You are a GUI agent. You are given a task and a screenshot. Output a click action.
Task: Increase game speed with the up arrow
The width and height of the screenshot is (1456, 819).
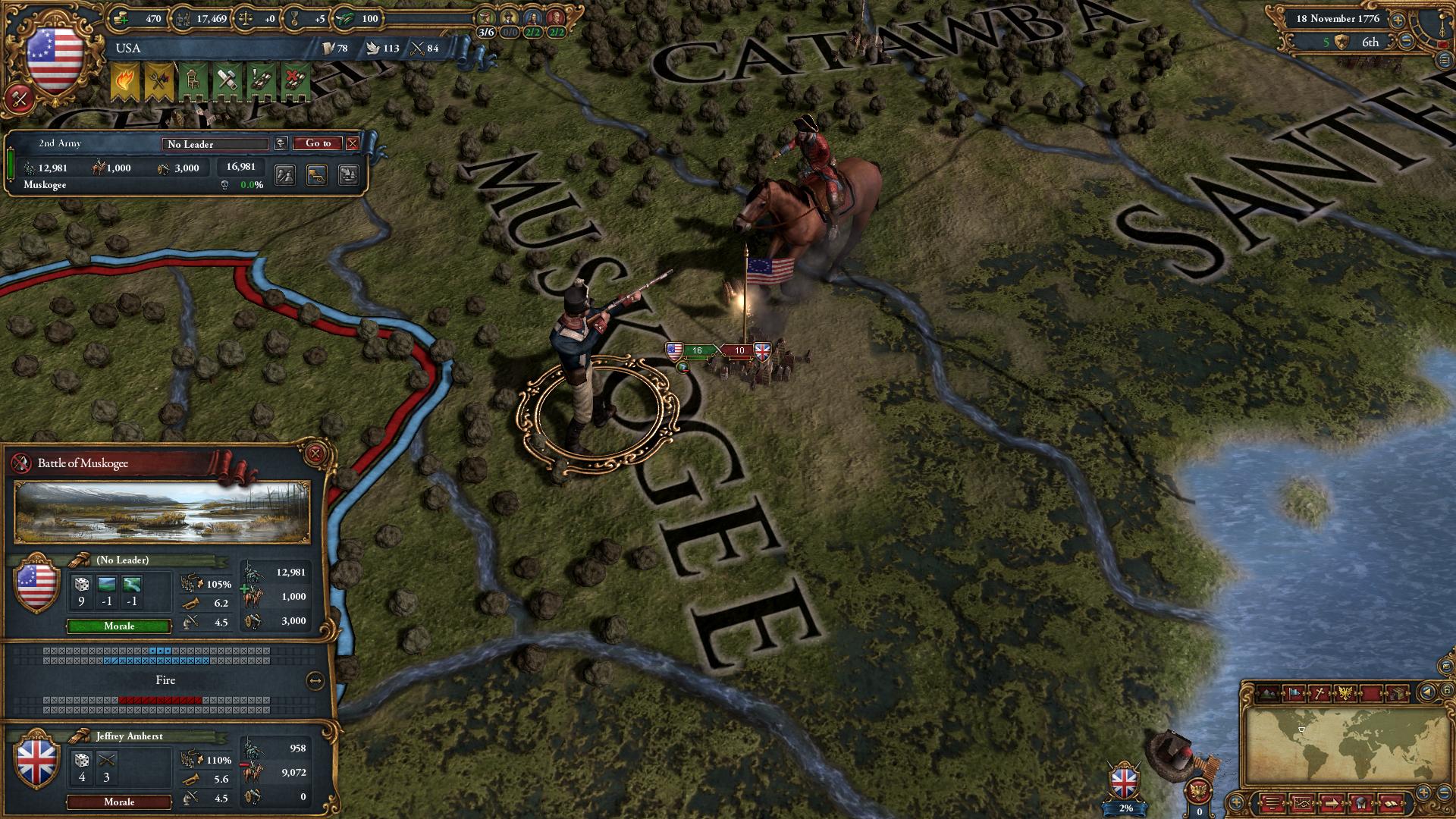pos(1398,20)
